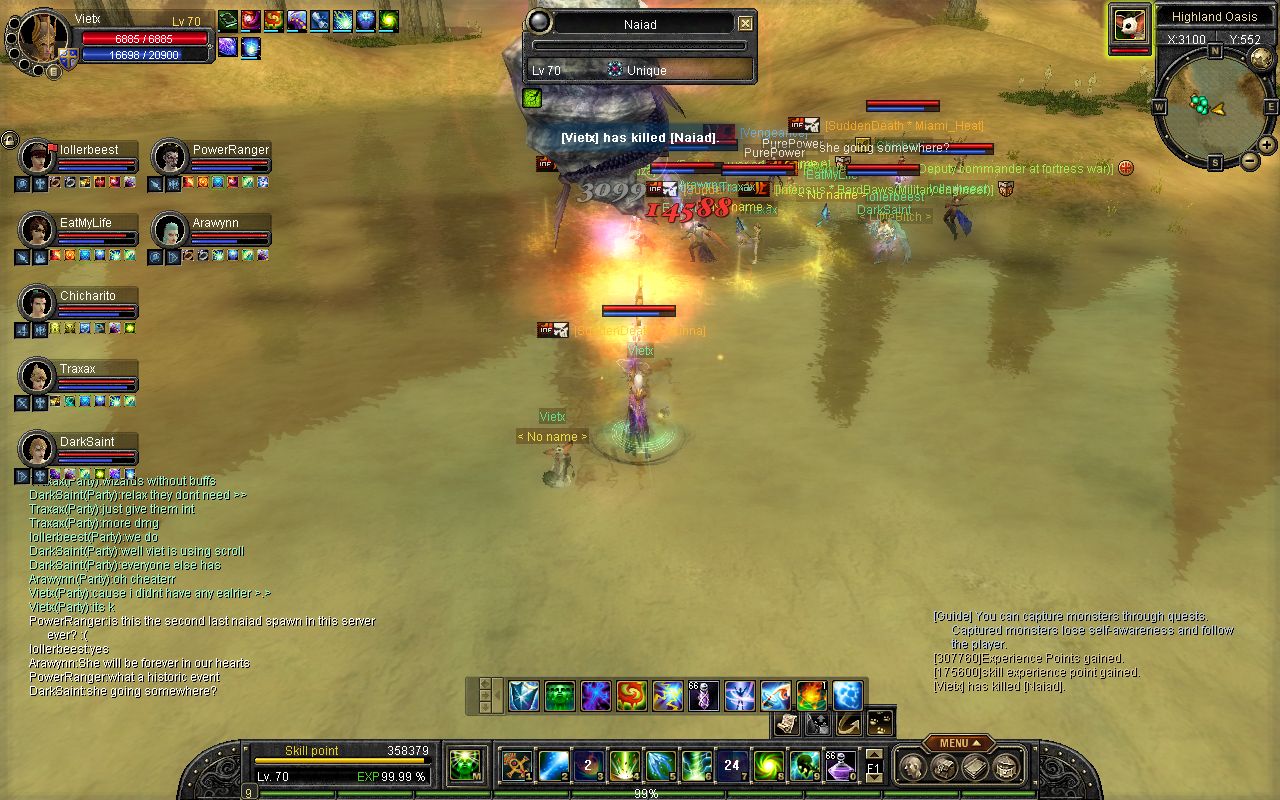This screenshot has height=800, width=1280.
Task: Open the world map globe button
Action: point(1261,59)
